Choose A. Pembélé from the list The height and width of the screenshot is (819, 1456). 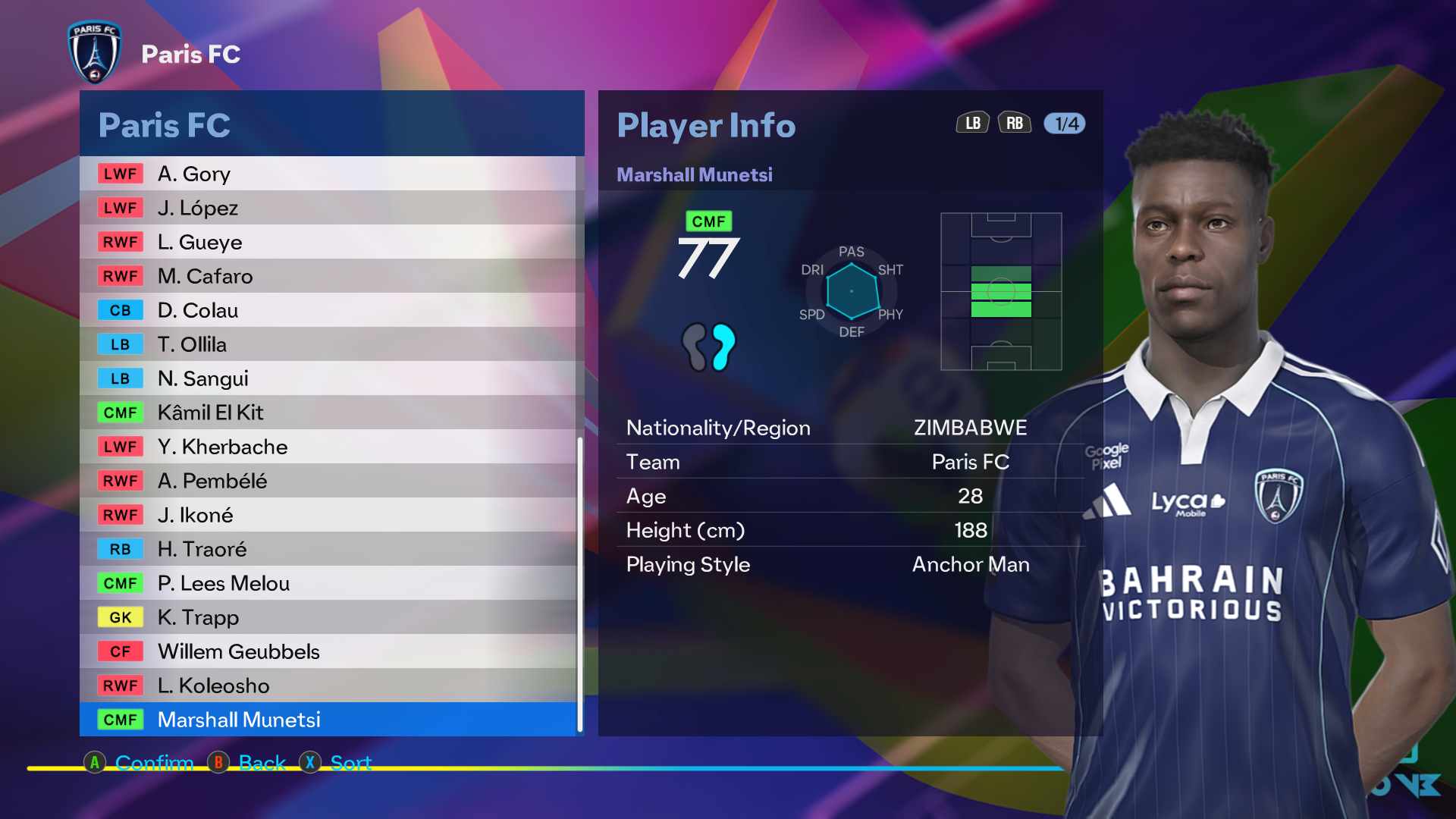tap(328, 481)
